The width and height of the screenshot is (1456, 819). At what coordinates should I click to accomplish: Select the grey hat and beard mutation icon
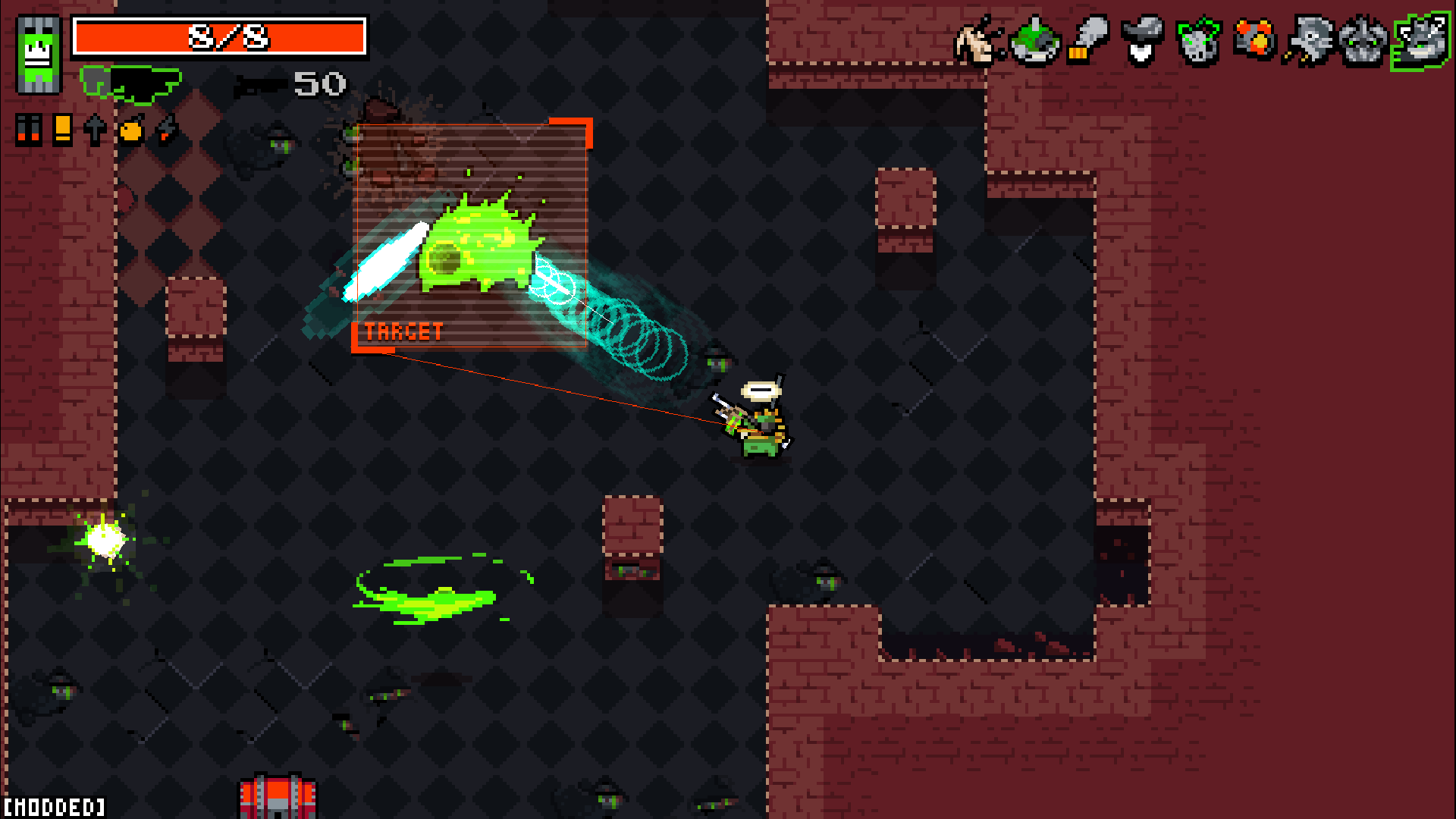pyautogui.click(x=1142, y=42)
